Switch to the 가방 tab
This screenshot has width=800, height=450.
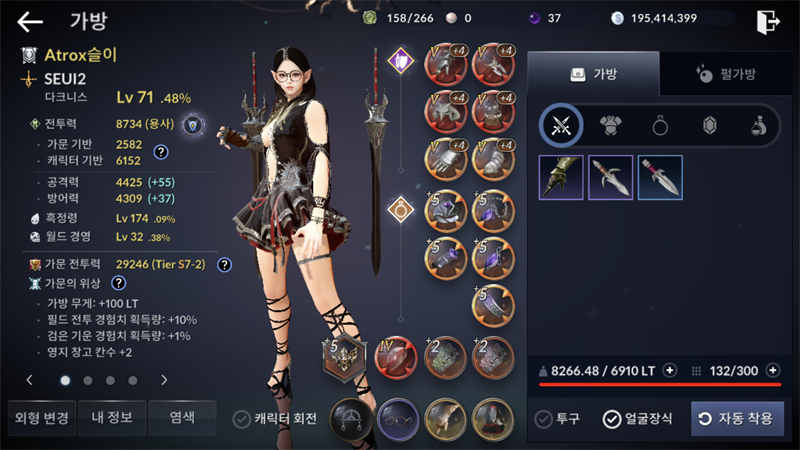[x=593, y=73]
